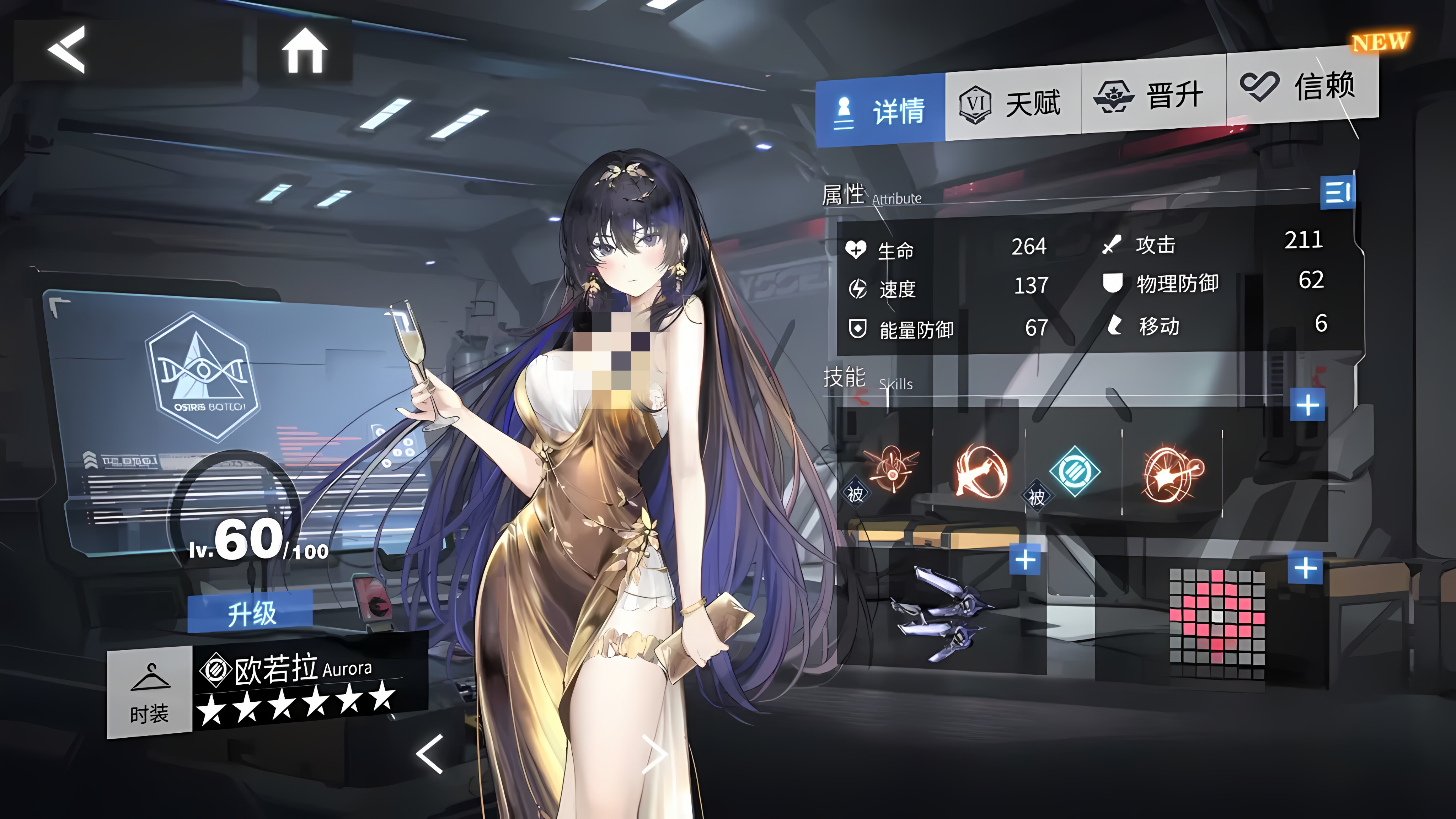The width and height of the screenshot is (1456, 819).
Task: Add weapon using the plus above claws
Action: [1025, 560]
